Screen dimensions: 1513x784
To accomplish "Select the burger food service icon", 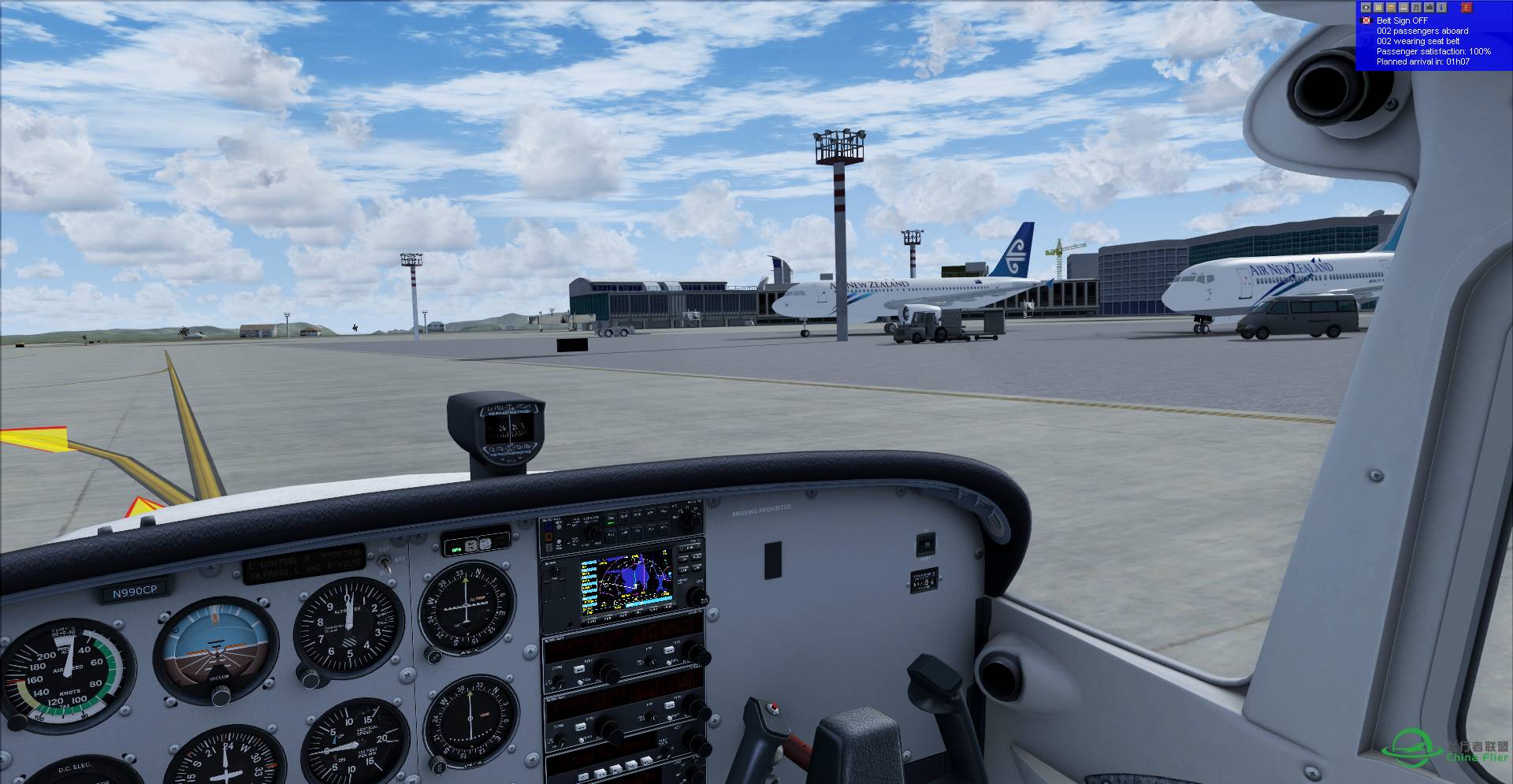I will (x=1392, y=7).
